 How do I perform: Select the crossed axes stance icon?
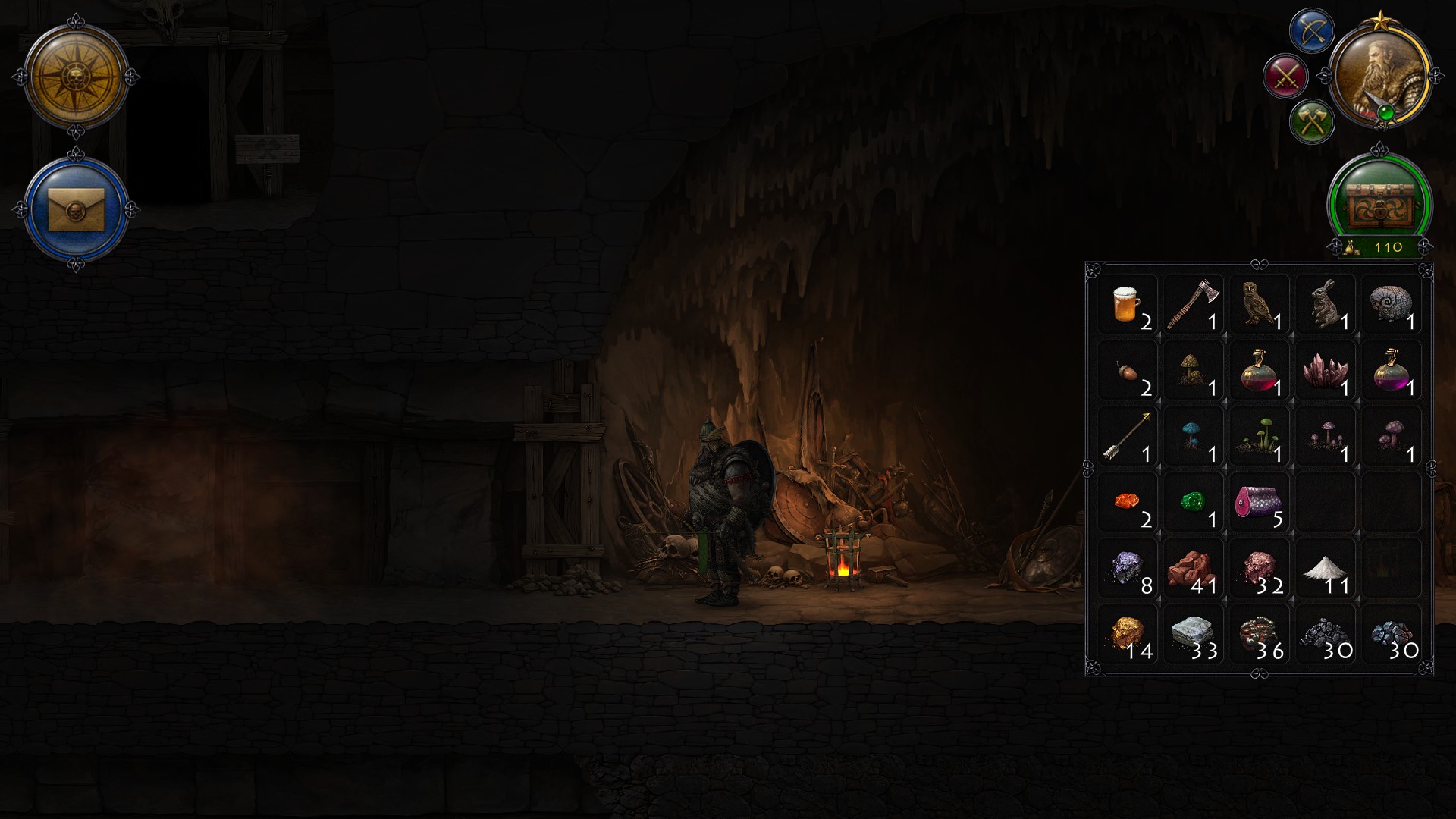pos(1312,121)
